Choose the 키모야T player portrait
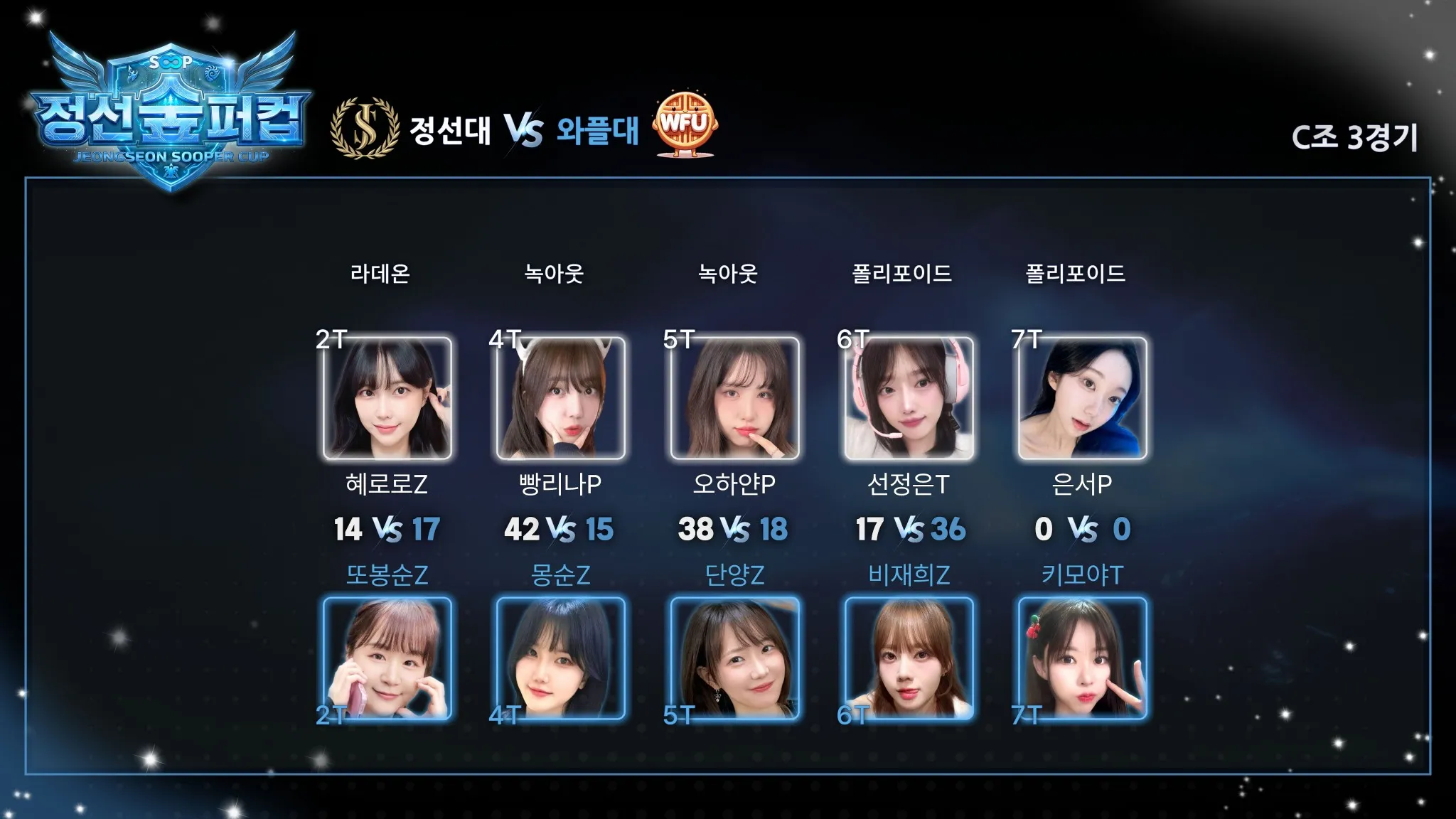The height and width of the screenshot is (819, 1456). (1082, 658)
